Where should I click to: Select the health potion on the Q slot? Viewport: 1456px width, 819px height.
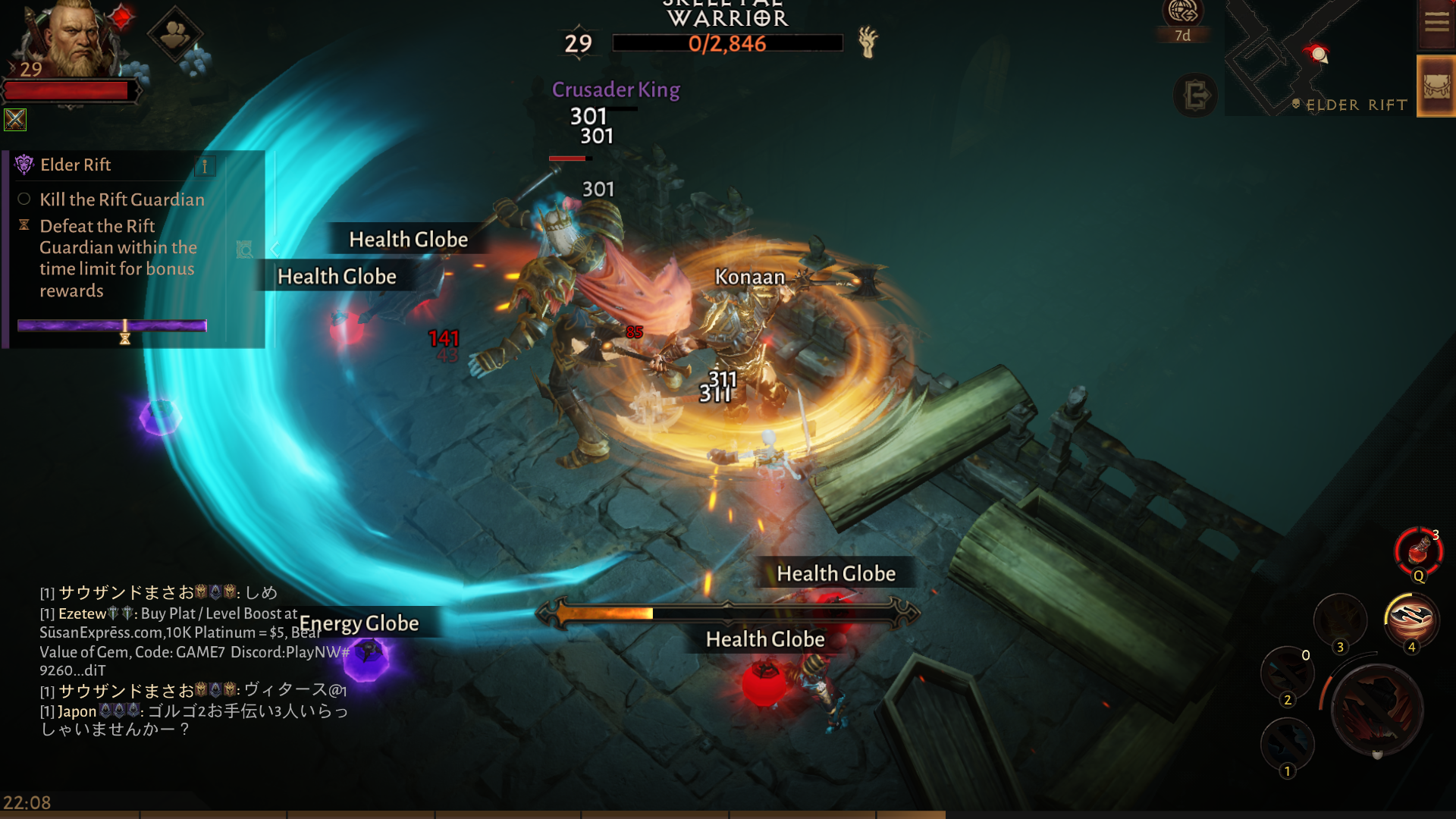click(1420, 551)
